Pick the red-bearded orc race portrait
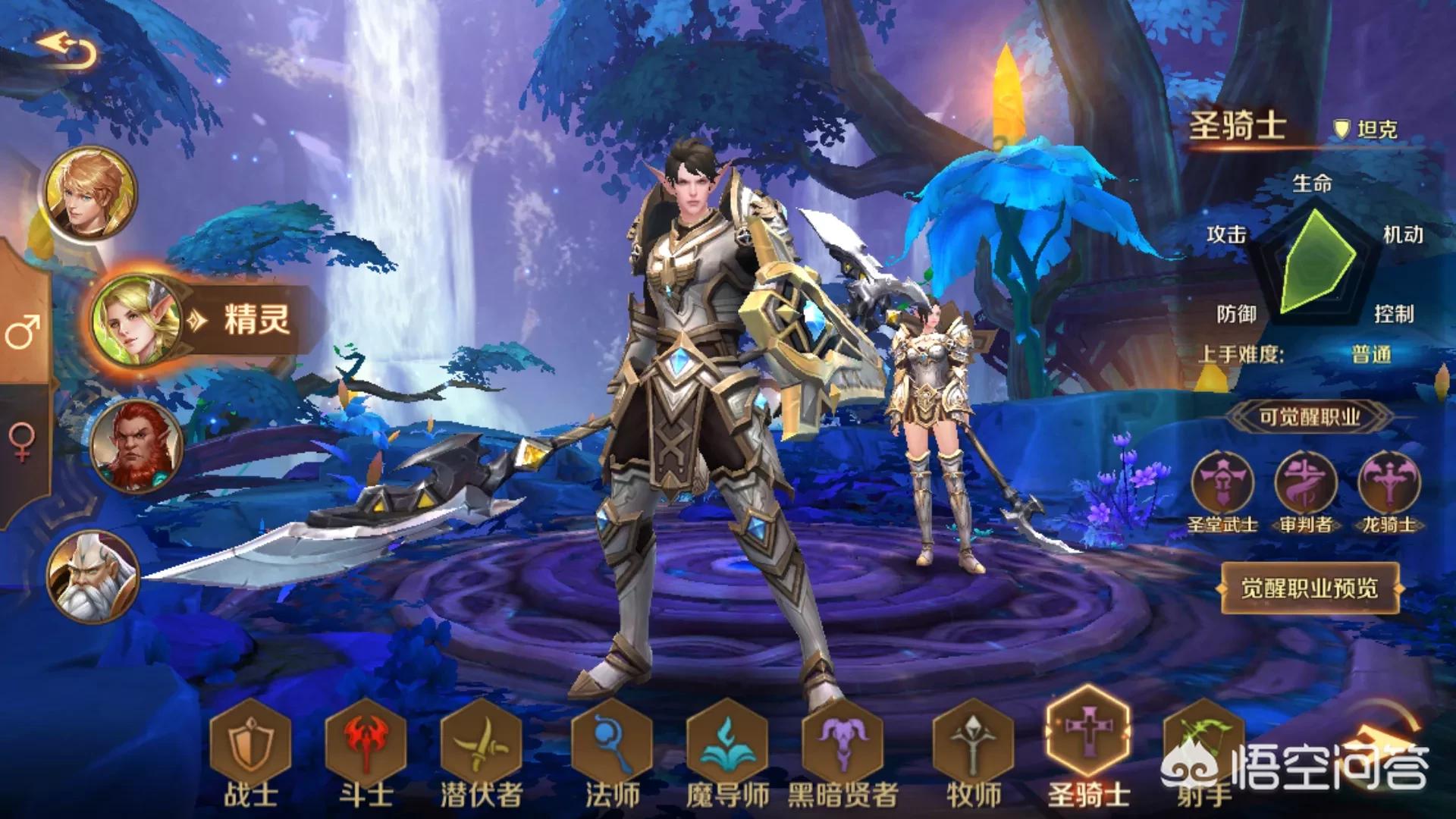The image size is (1456, 819). pyautogui.click(x=136, y=445)
